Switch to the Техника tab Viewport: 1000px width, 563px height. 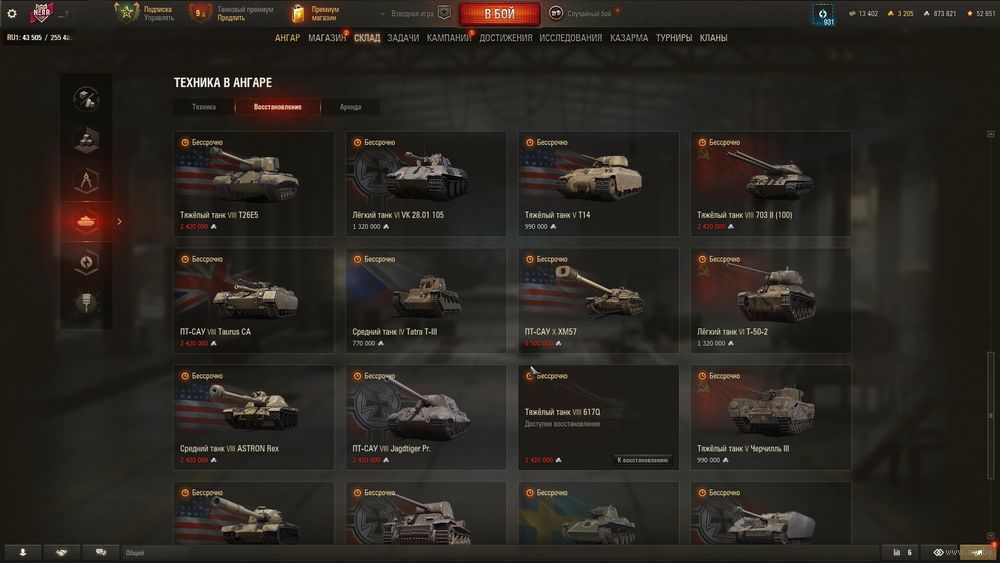point(204,107)
